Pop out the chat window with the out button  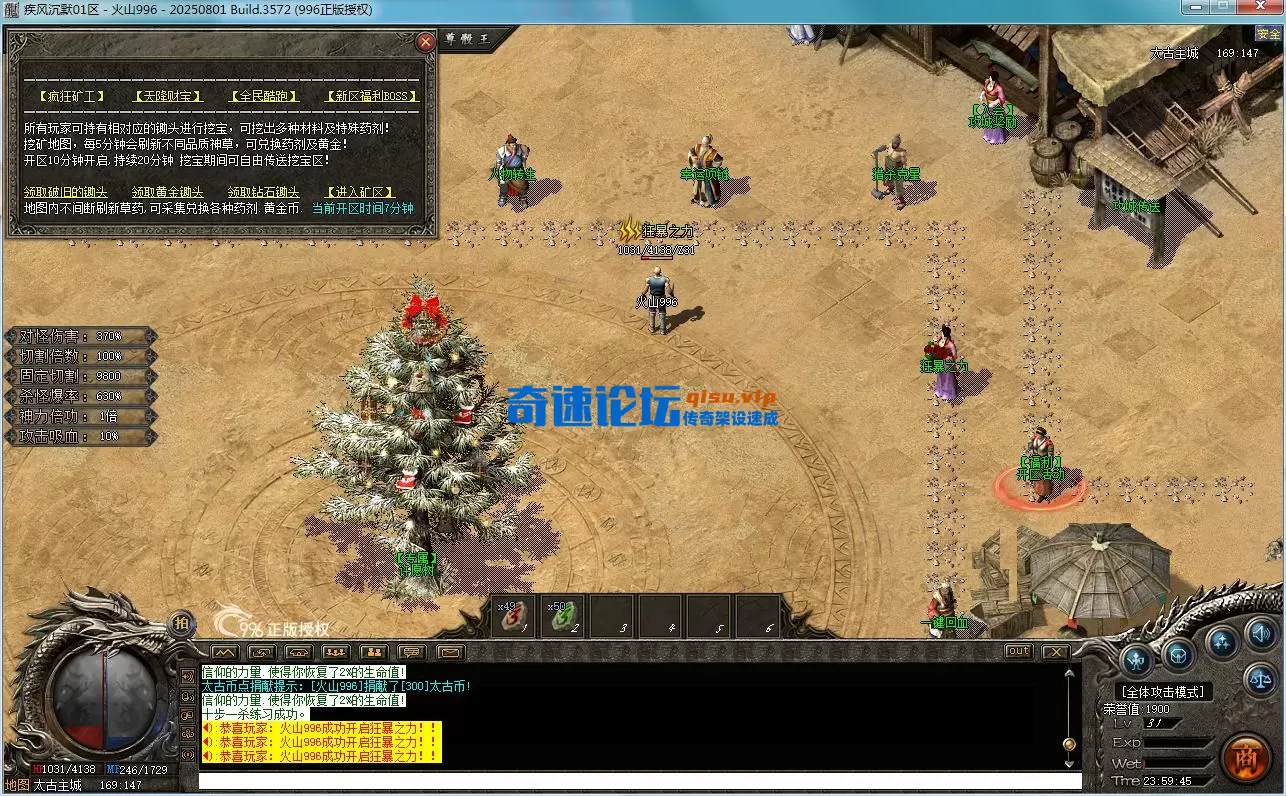click(1017, 650)
